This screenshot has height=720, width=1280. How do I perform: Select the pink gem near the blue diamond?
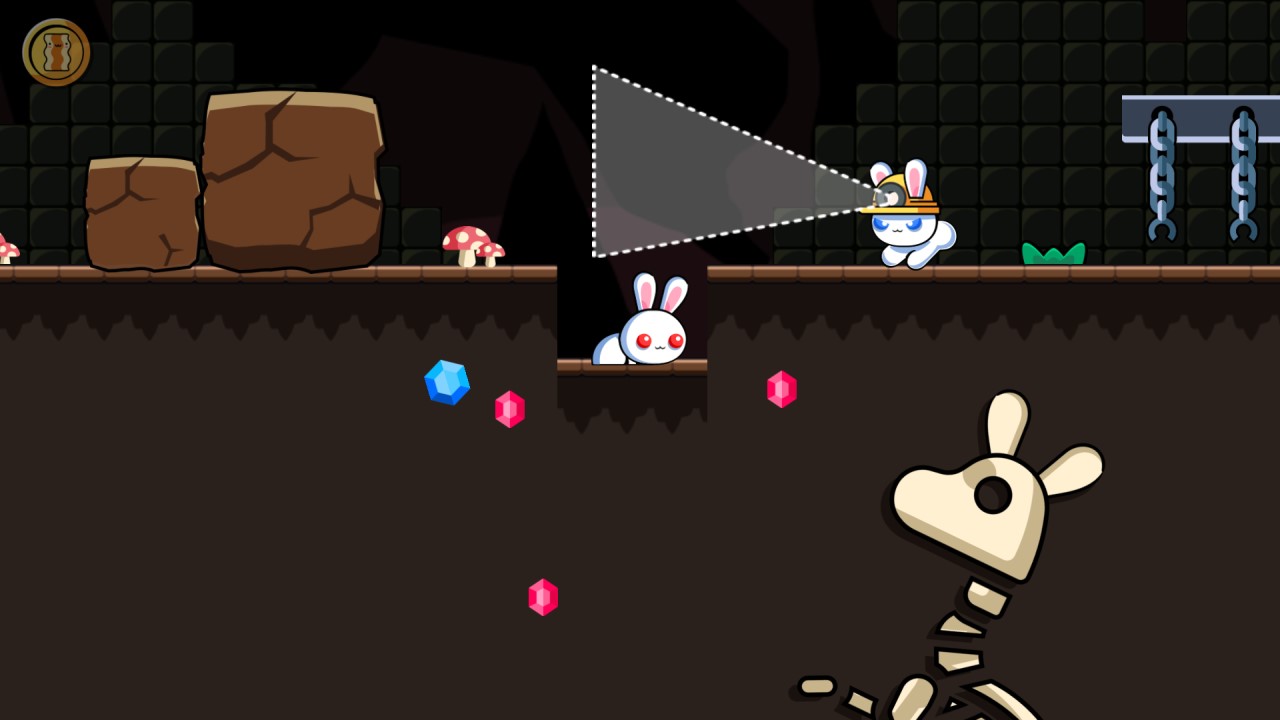click(510, 410)
